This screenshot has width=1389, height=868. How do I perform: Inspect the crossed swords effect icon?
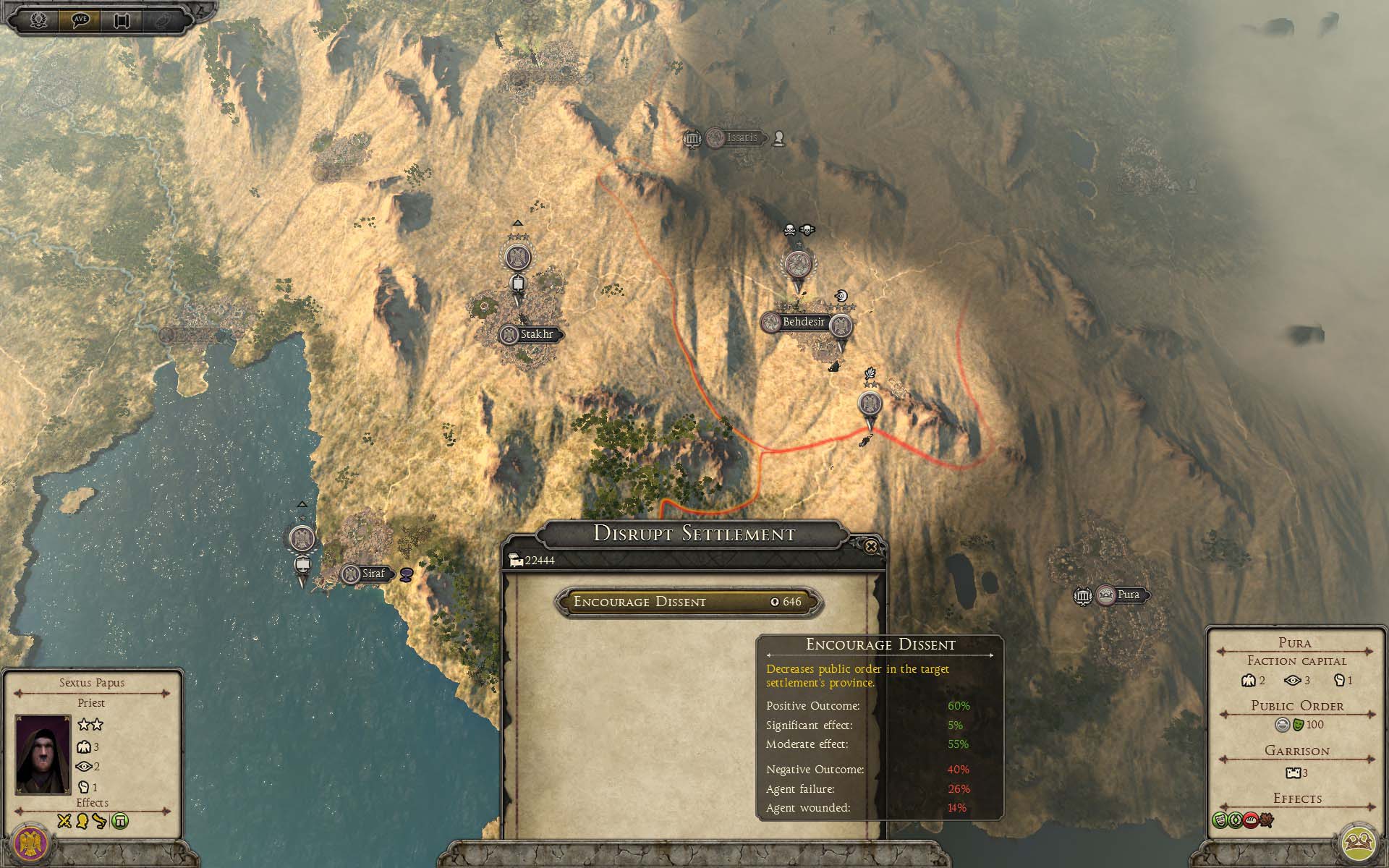click(64, 821)
